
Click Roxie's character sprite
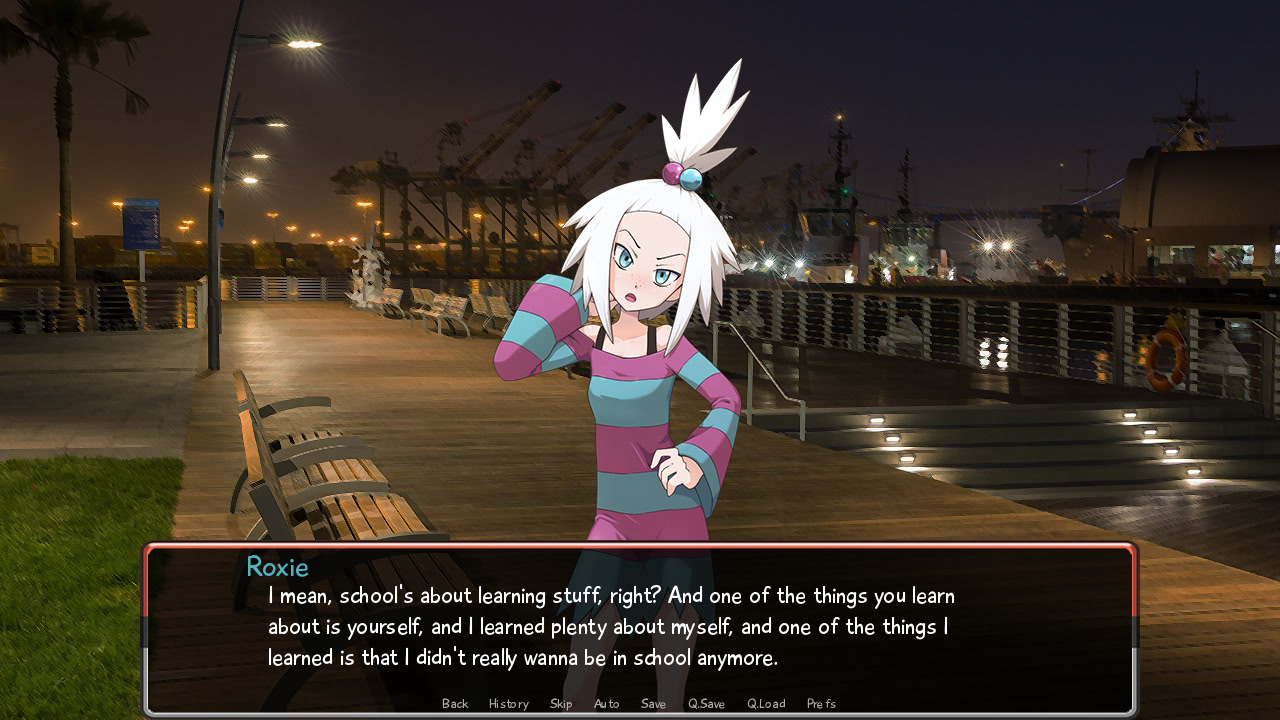[640, 400]
